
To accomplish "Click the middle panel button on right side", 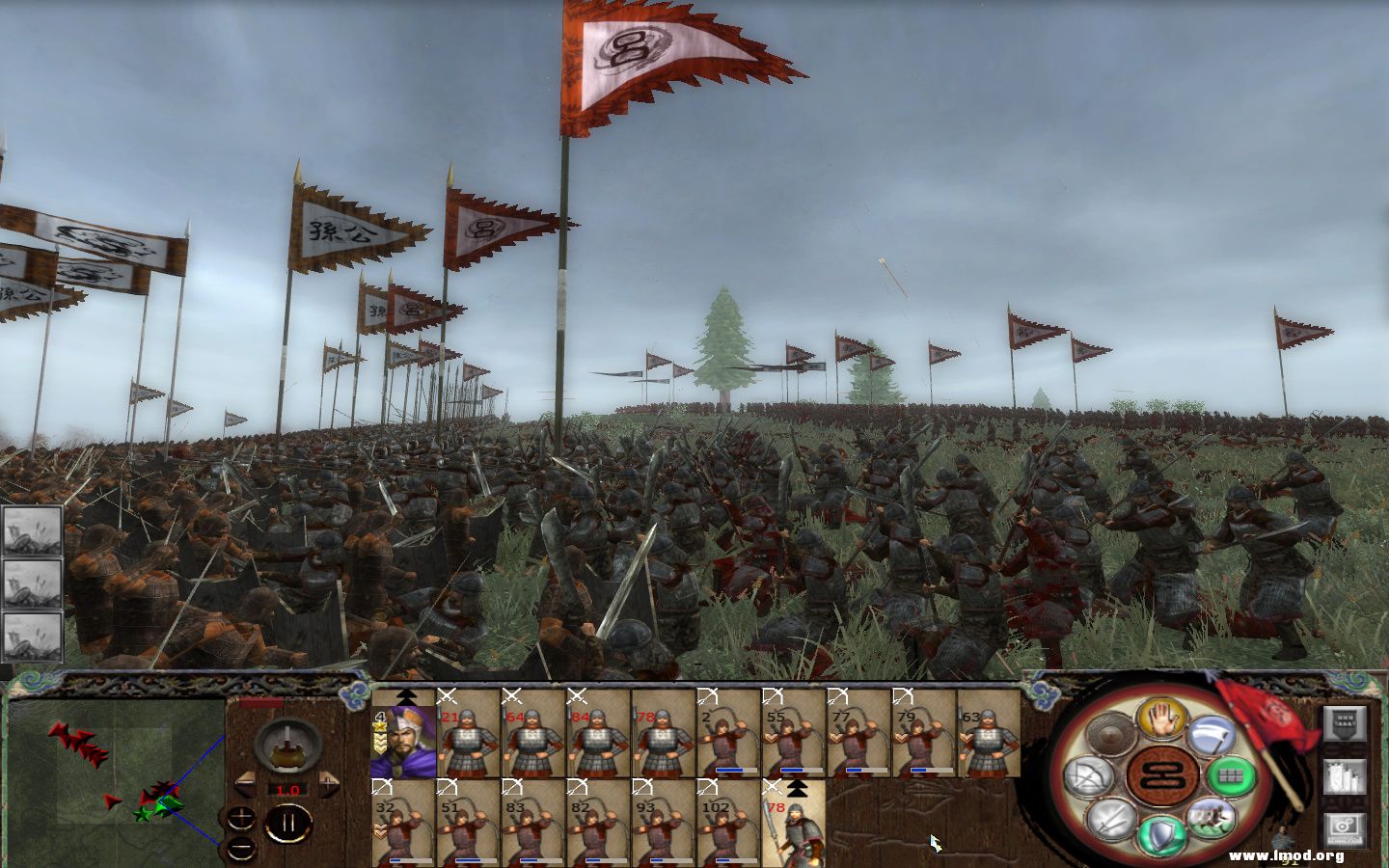I will pyautogui.click(x=1346, y=776).
